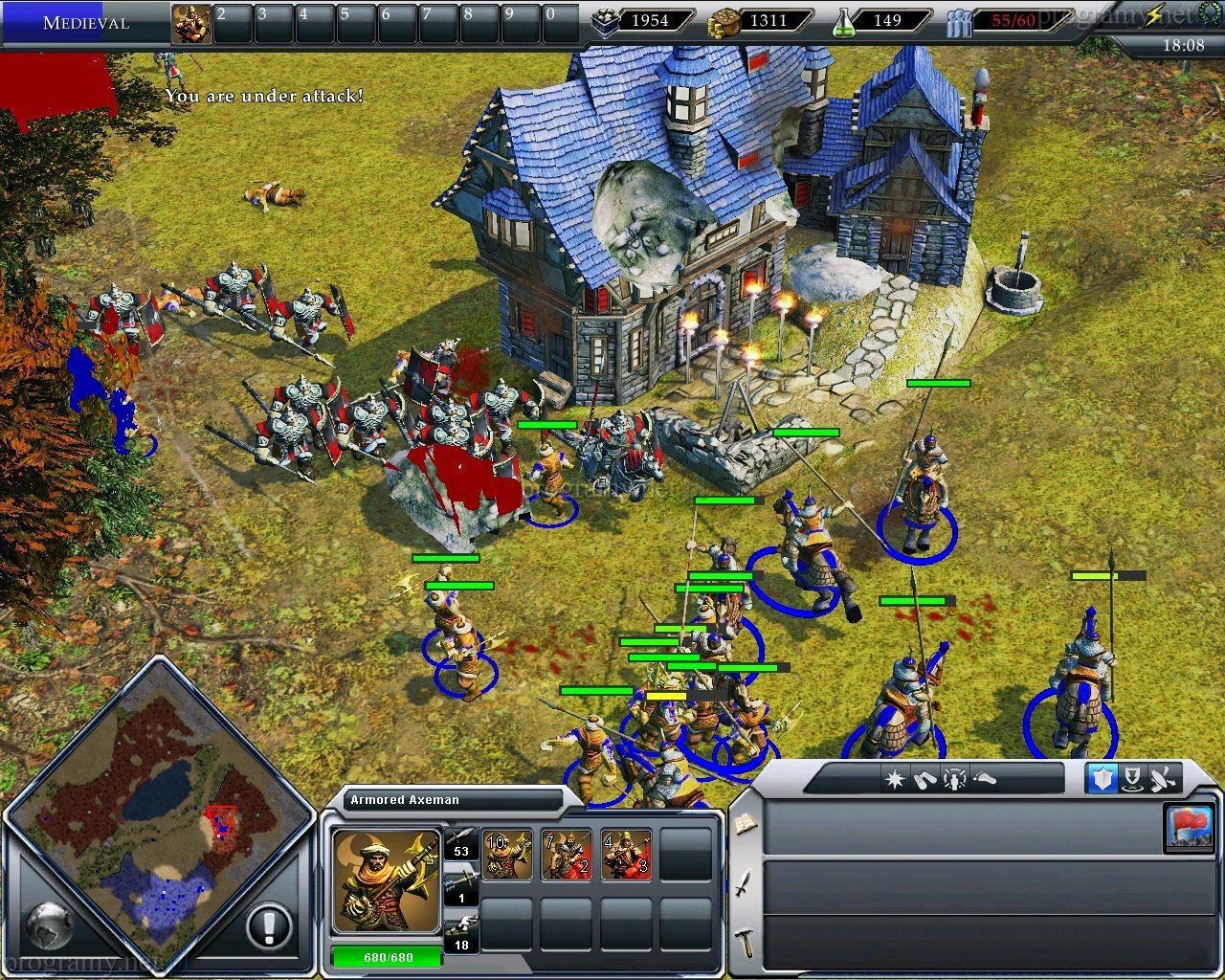Choose the footprint move command icon

(x=985, y=779)
